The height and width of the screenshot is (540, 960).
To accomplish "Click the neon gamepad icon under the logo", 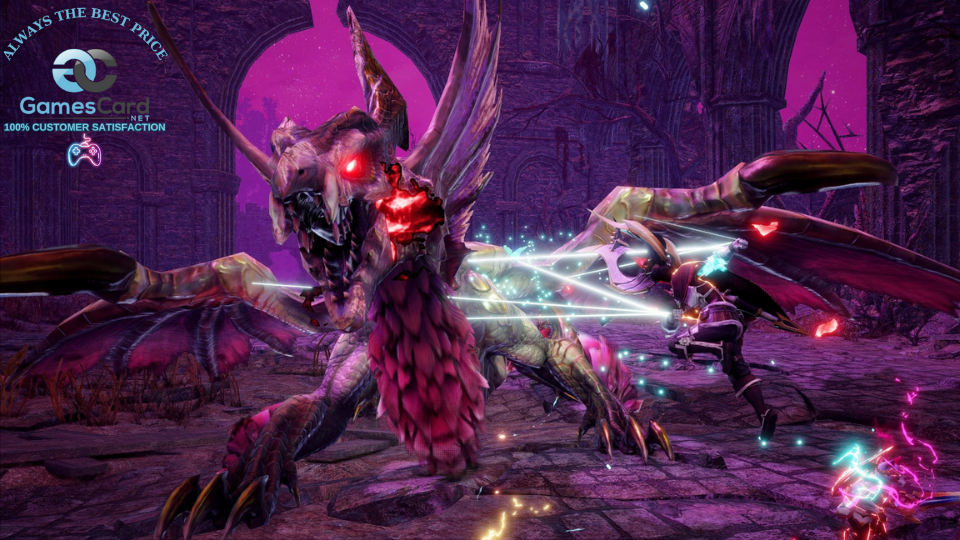I will point(84,151).
